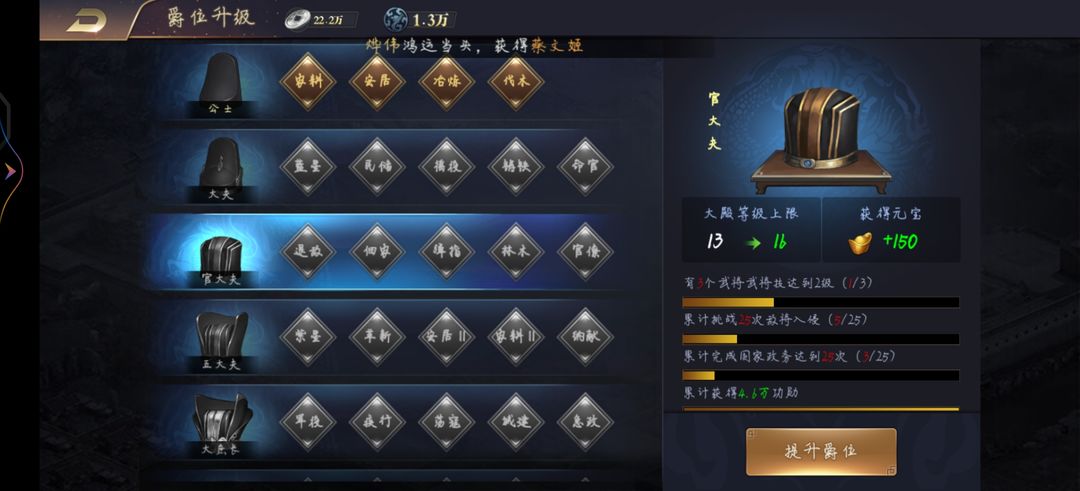View the 林木 perk diamond
Screen dimensions: 1080x491
pyautogui.click(x=516, y=251)
